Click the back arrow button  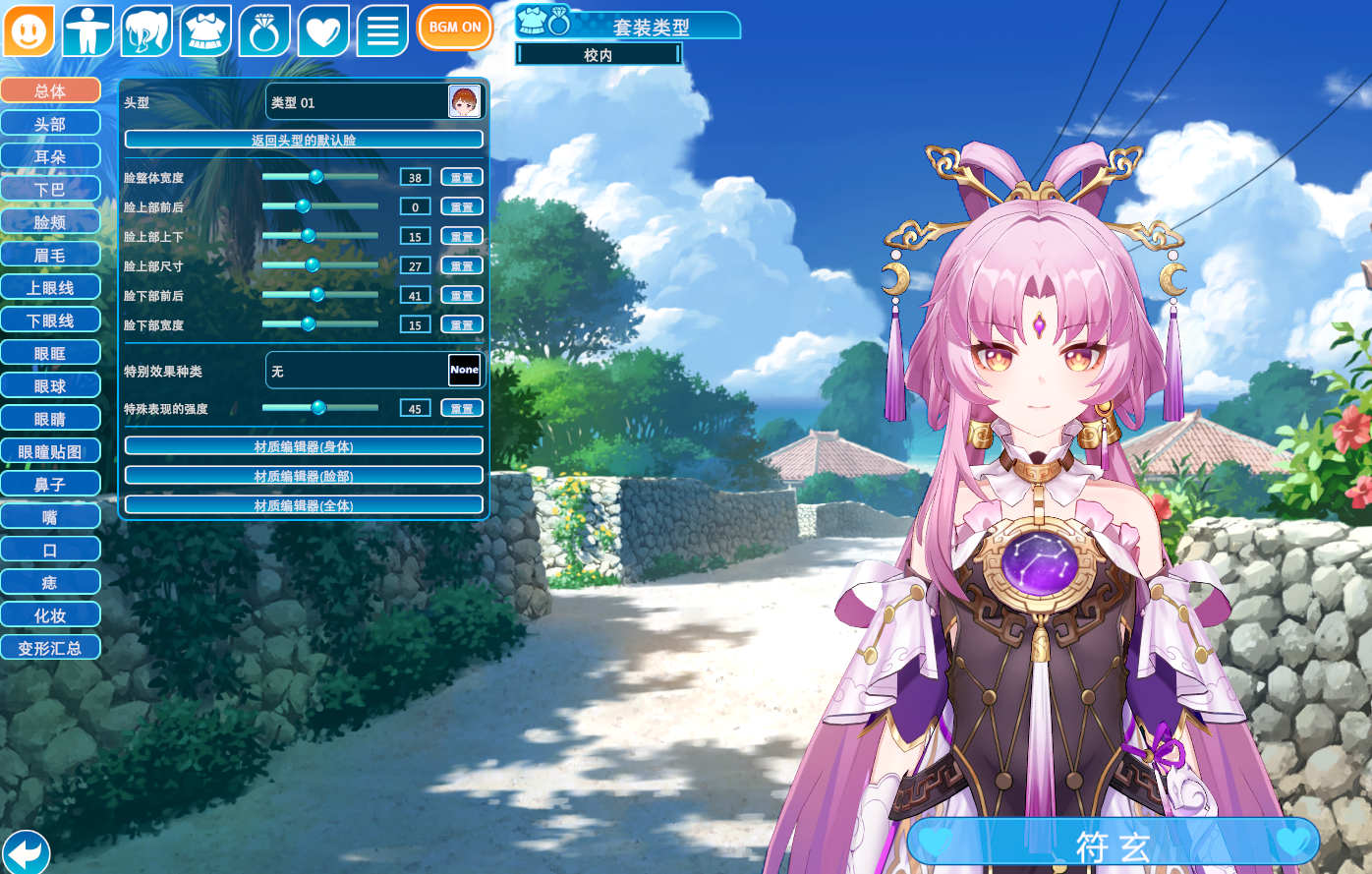coord(27,851)
